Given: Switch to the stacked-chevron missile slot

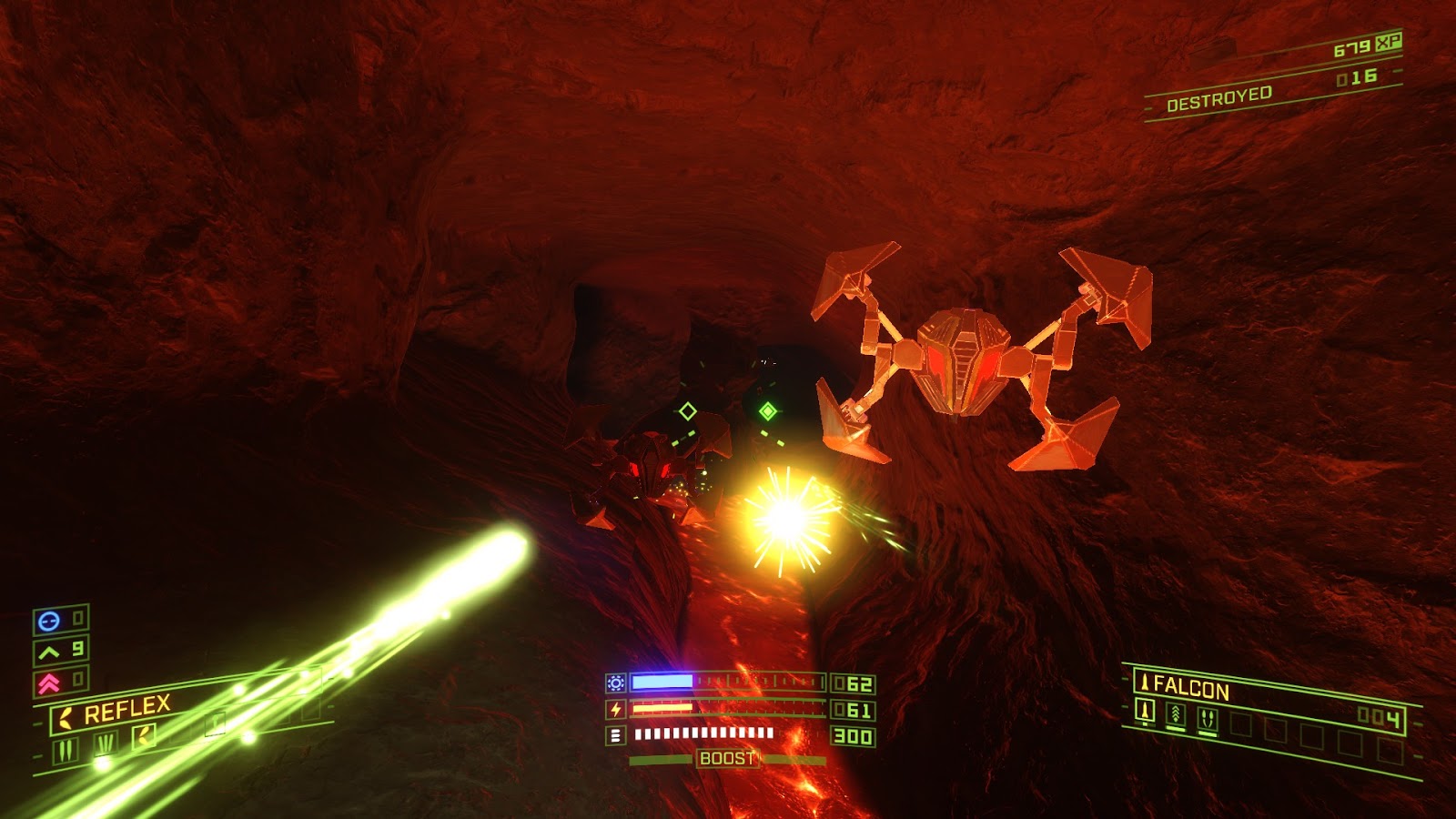Looking at the screenshot, I should pyautogui.click(x=1176, y=715).
